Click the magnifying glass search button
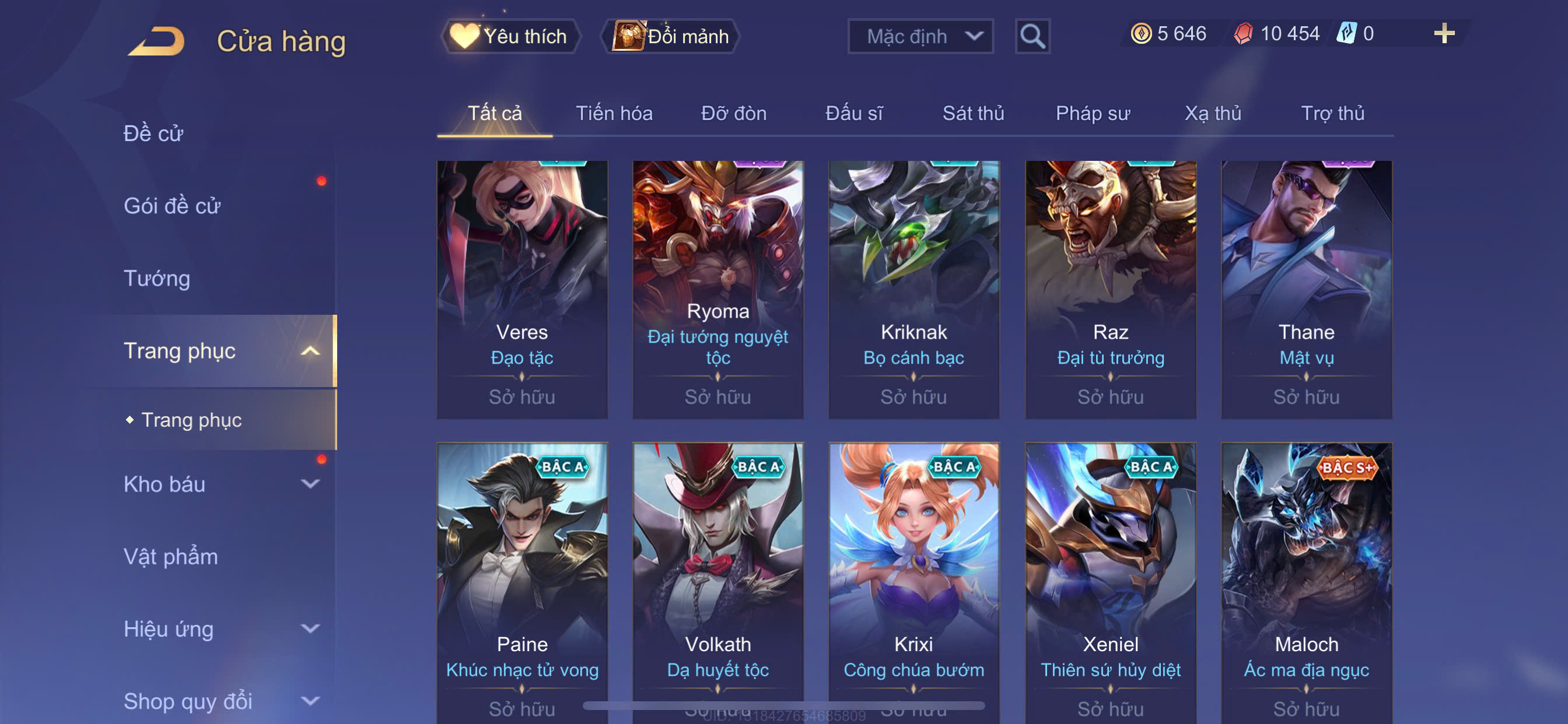1568x724 pixels. [x=1032, y=37]
